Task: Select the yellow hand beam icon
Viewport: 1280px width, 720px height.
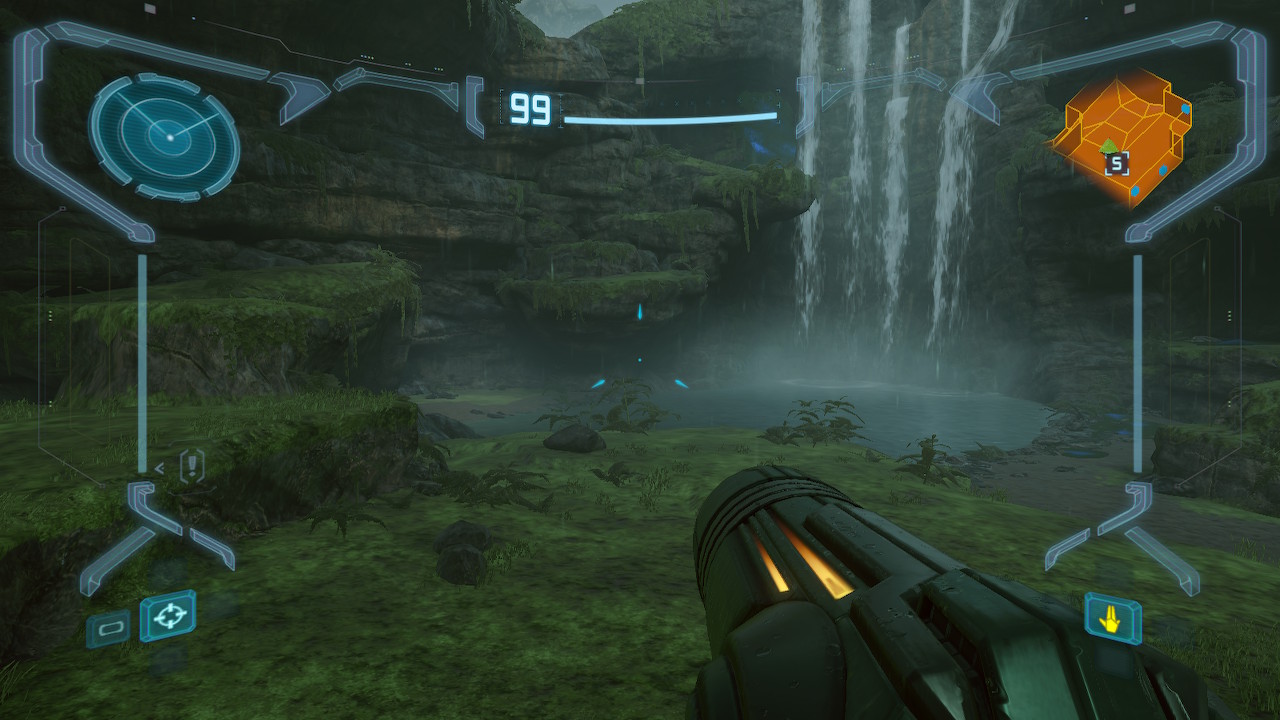Action: 1112,620
